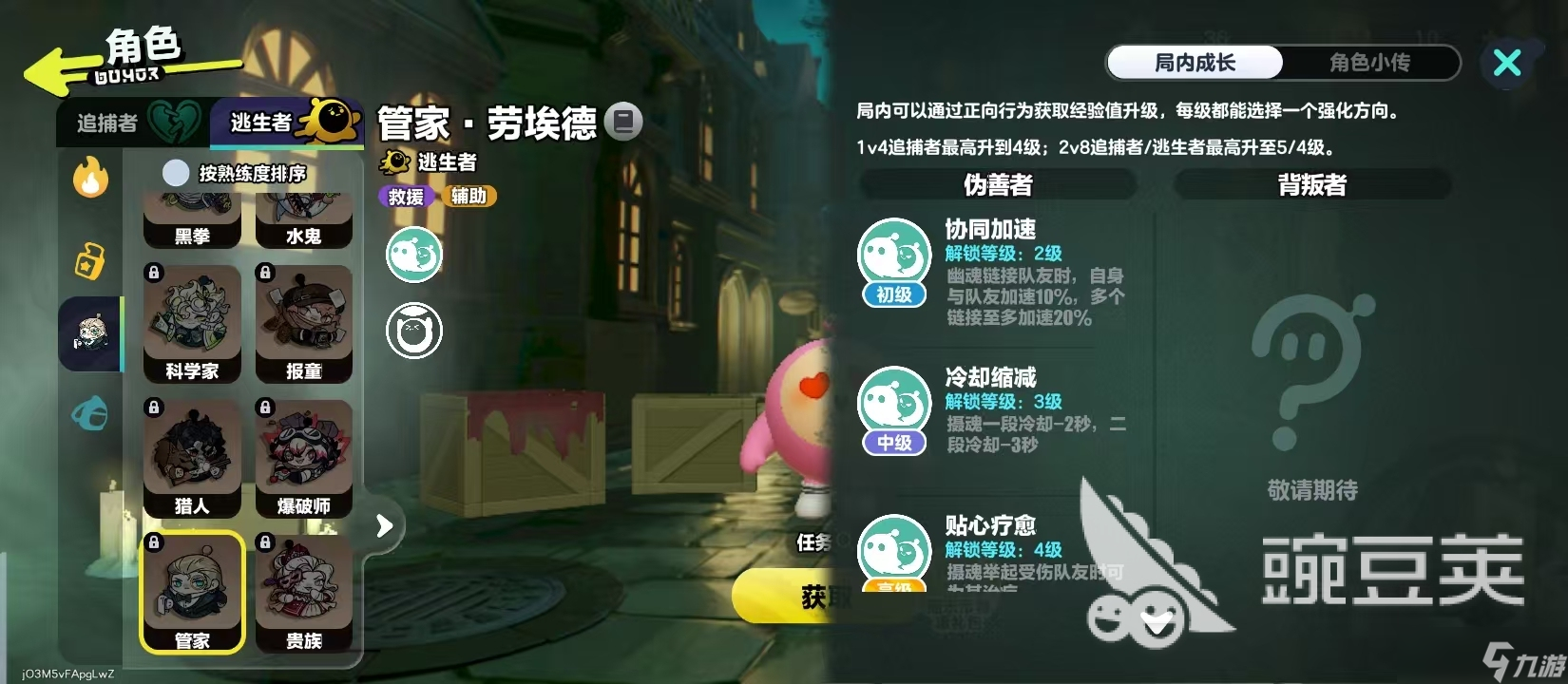
Task: Open the mask cosmetics icon in sidebar
Action: pyautogui.click(x=90, y=413)
